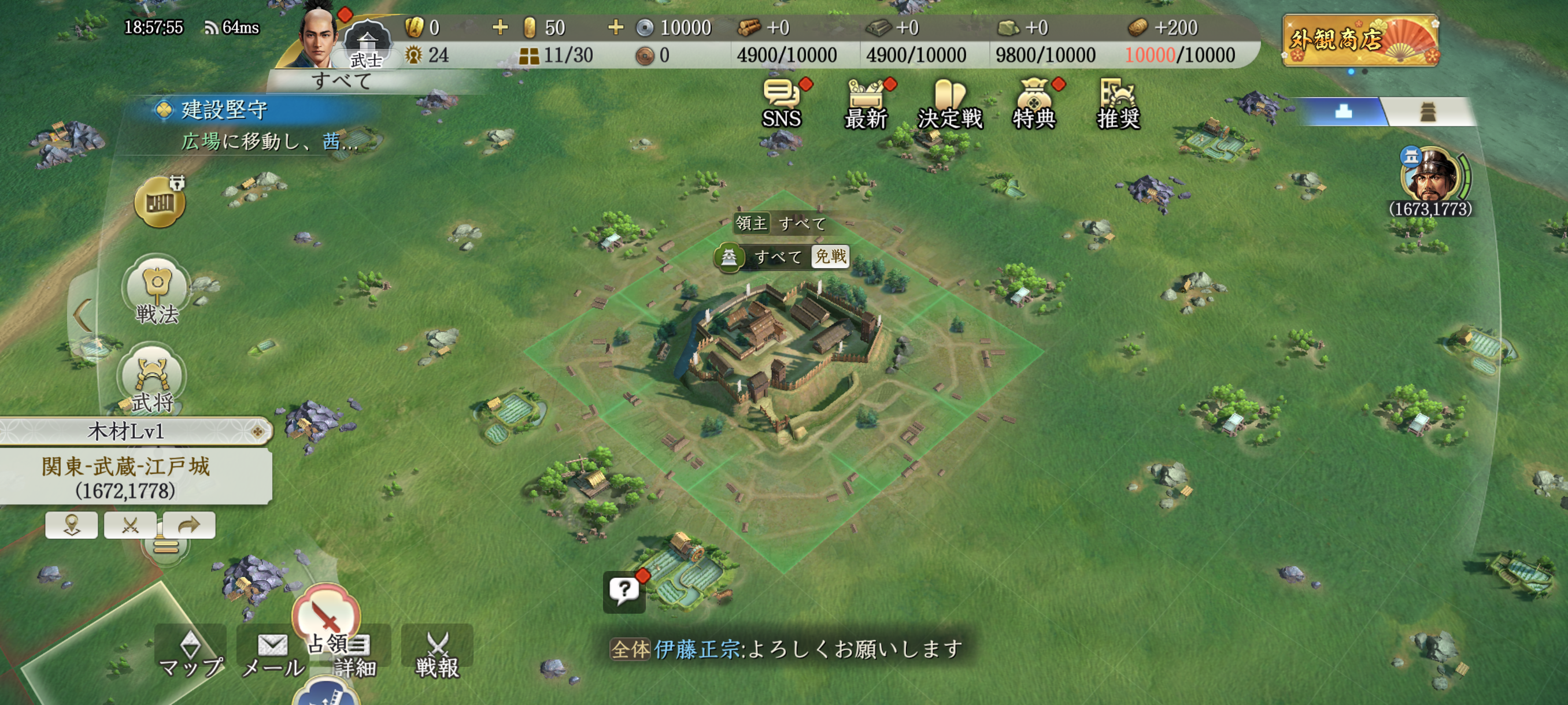1568x705 pixels.
Task: Open the SNS menu
Action: click(782, 103)
